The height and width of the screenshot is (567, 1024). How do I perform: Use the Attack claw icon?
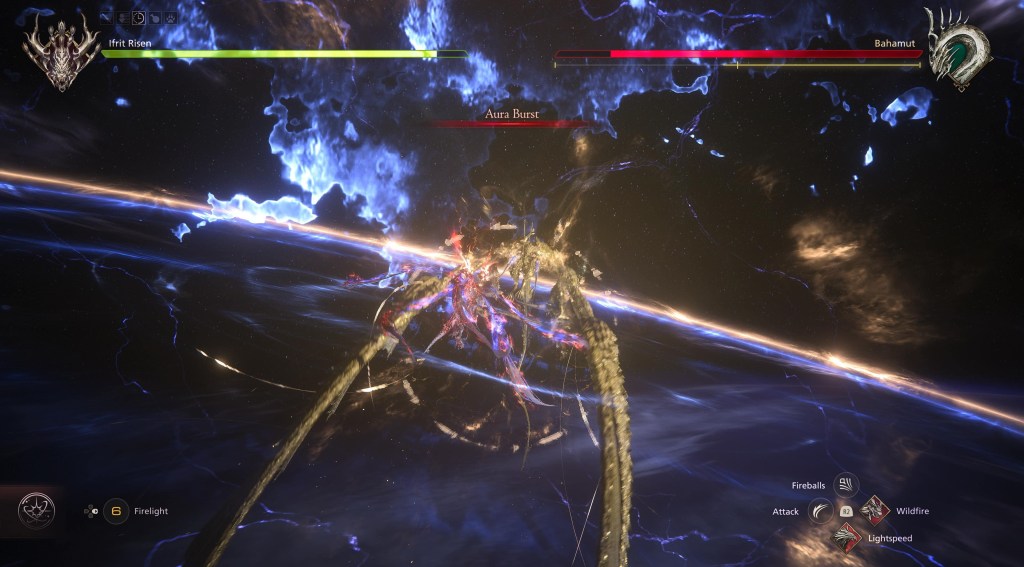pos(820,511)
